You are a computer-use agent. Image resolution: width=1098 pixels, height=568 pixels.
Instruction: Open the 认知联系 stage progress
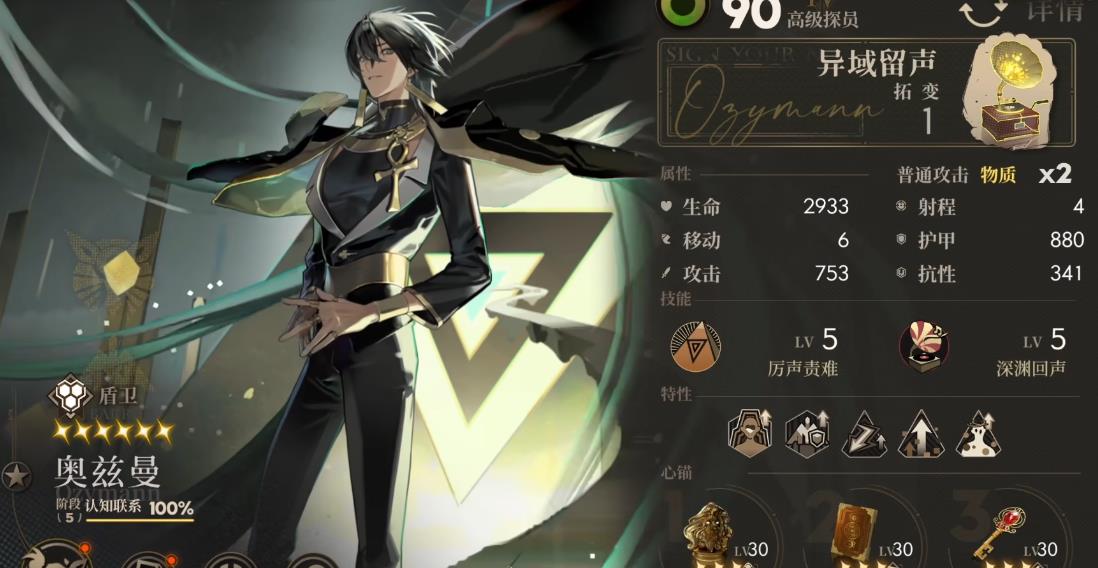[124, 509]
